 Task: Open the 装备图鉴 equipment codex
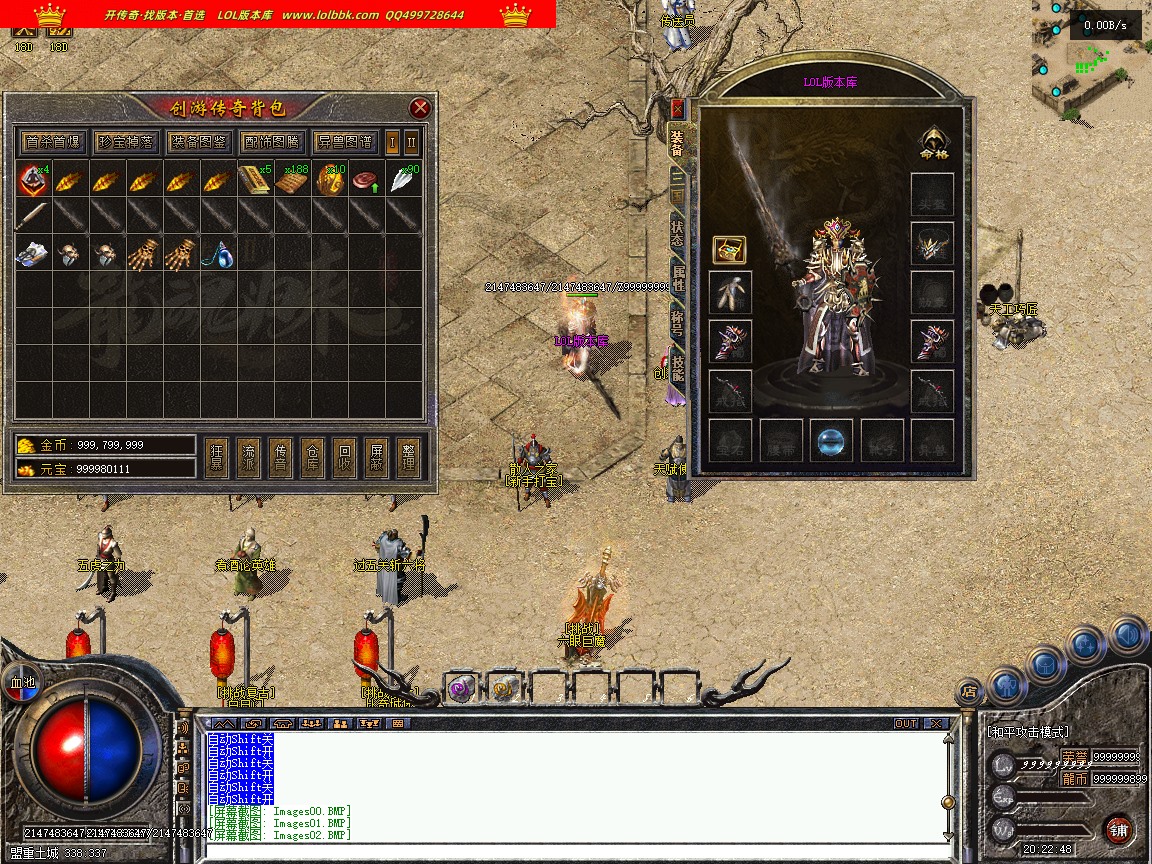[198, 142]
